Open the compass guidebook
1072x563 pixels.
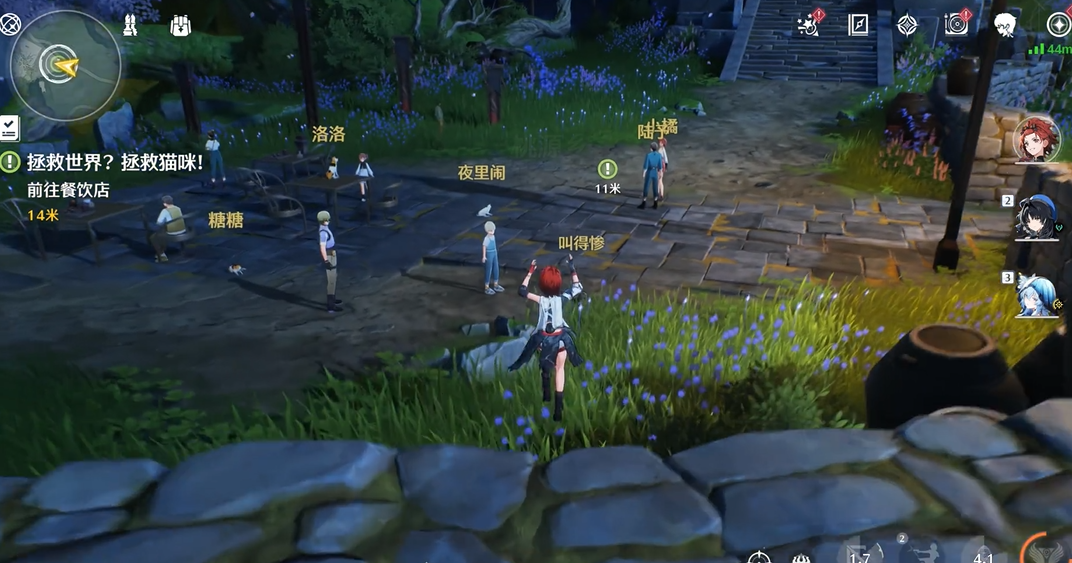point(858,25)
